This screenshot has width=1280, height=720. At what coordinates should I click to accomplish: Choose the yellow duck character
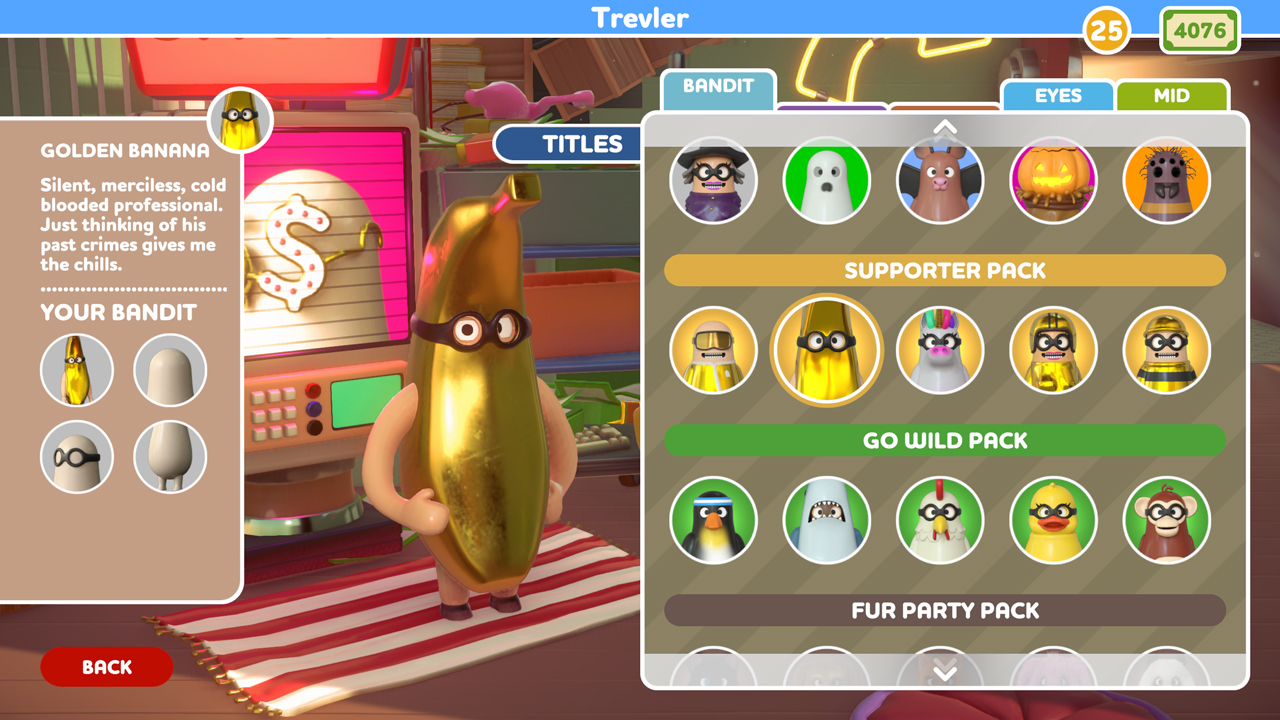tap(1053, 520)
